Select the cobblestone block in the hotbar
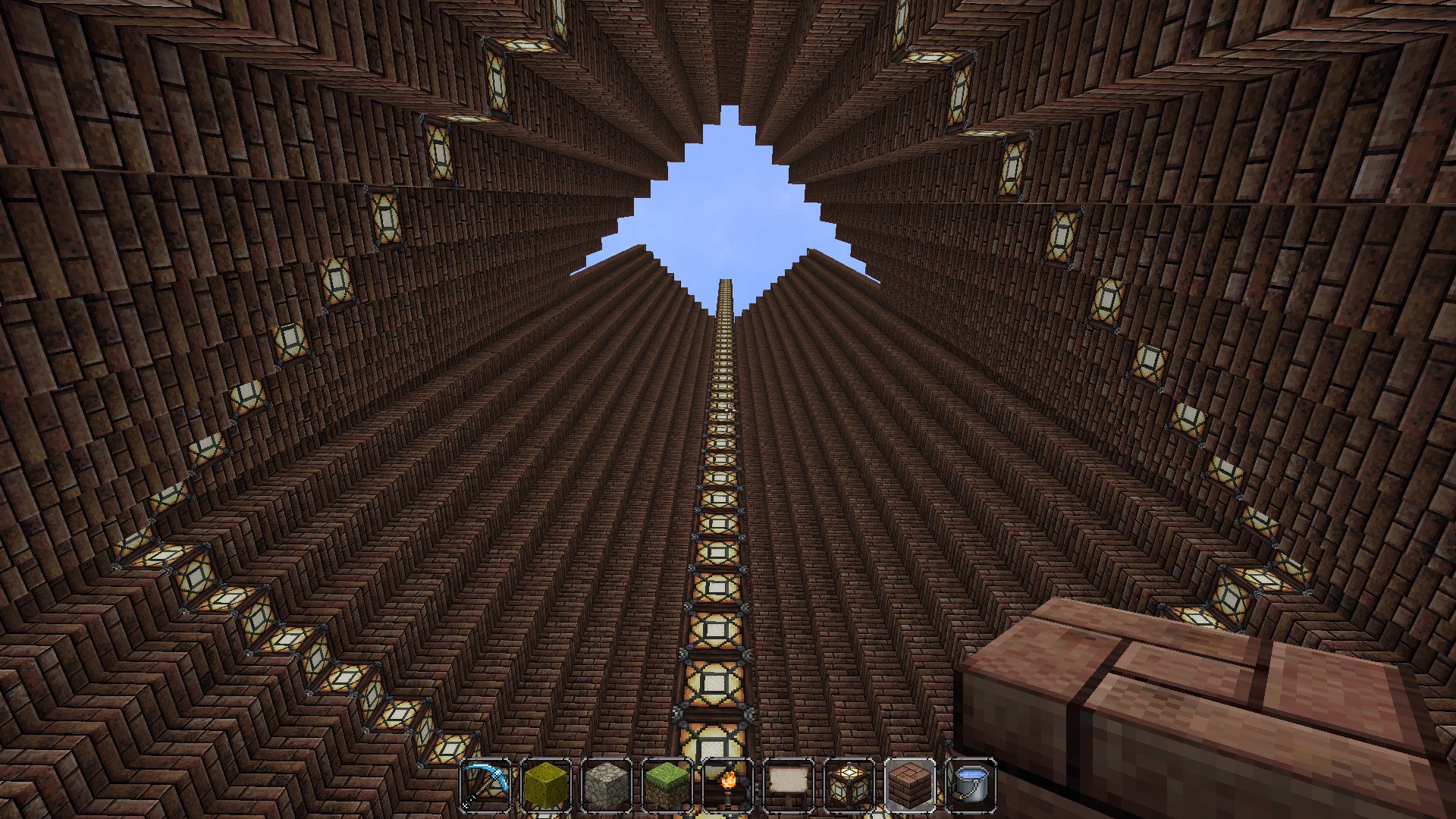Image resolution: width=1456 pixels, height=819 pixels. pyautogui.click(x=607, y=784)
